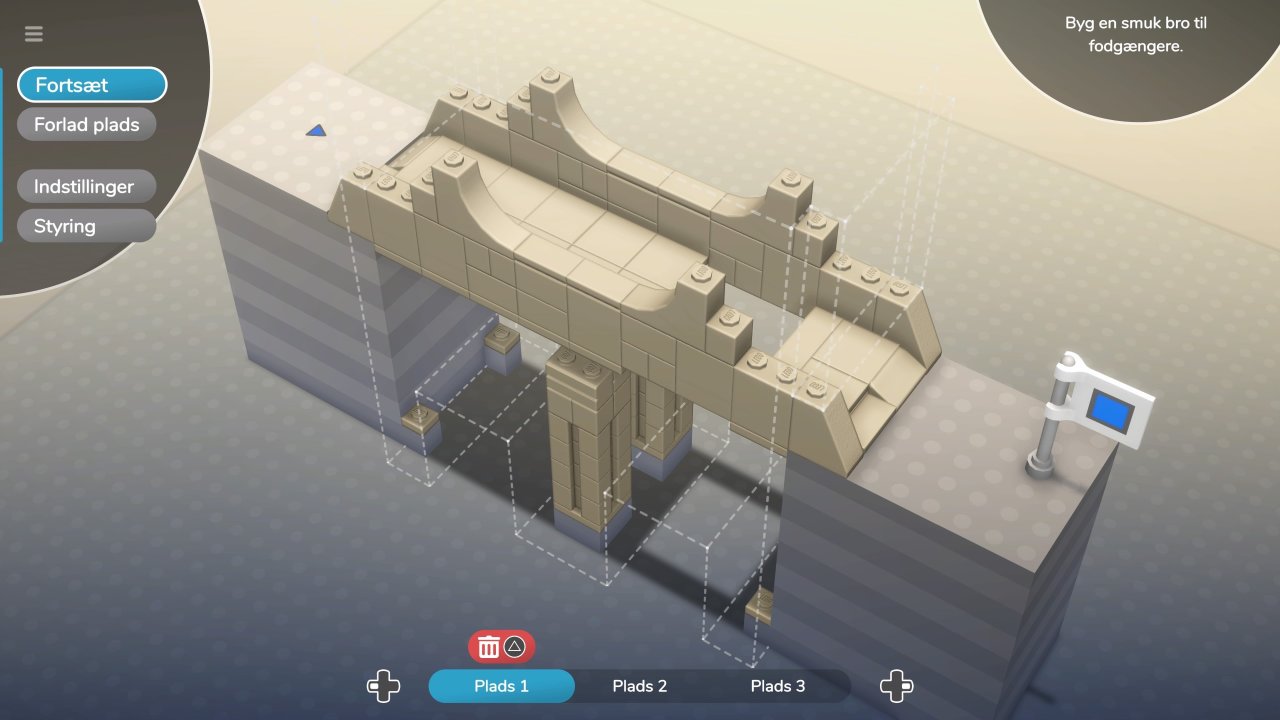This screenshot has width=1280, height=720.
Task: Toggle the hamburger menu icon
Action: 34,34
